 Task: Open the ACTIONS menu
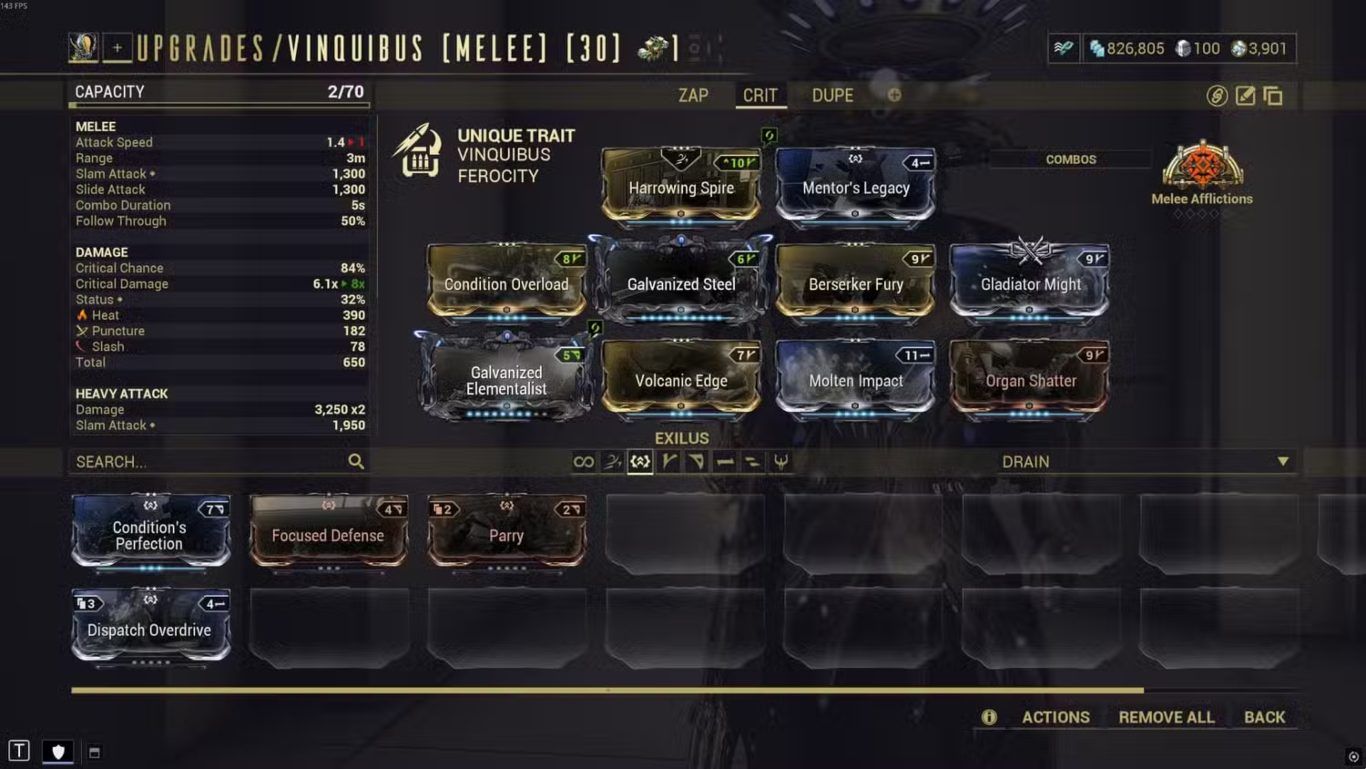tap(1055, 717)
